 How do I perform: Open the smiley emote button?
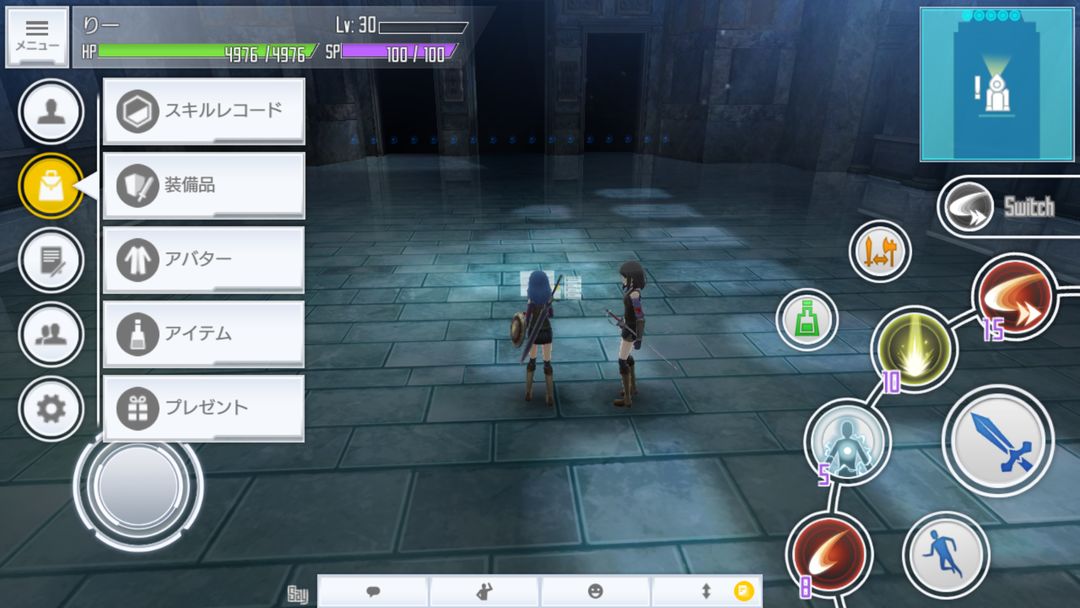[595, 591]
